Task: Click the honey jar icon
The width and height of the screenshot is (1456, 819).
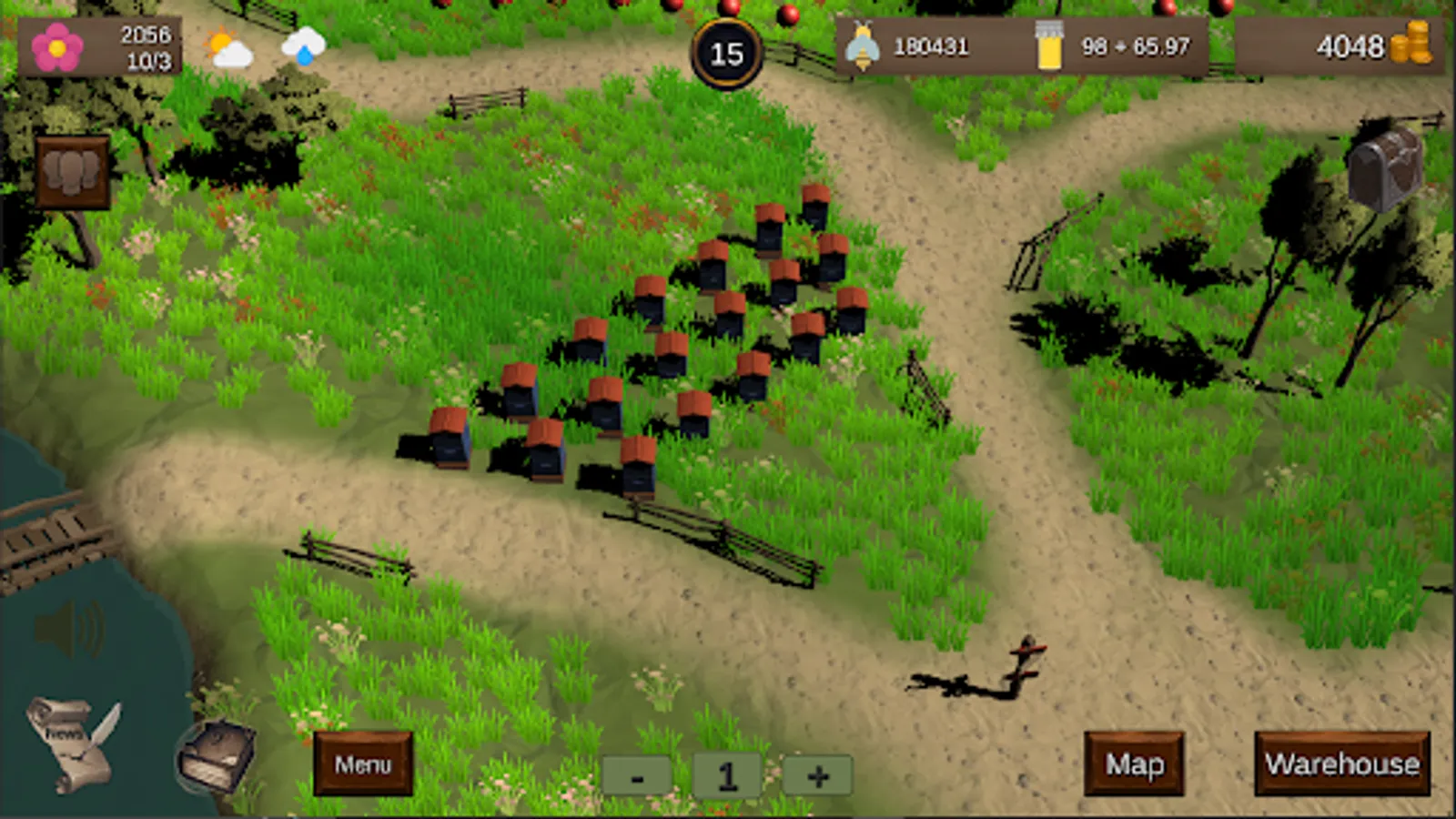Action: coord(1048,45)
